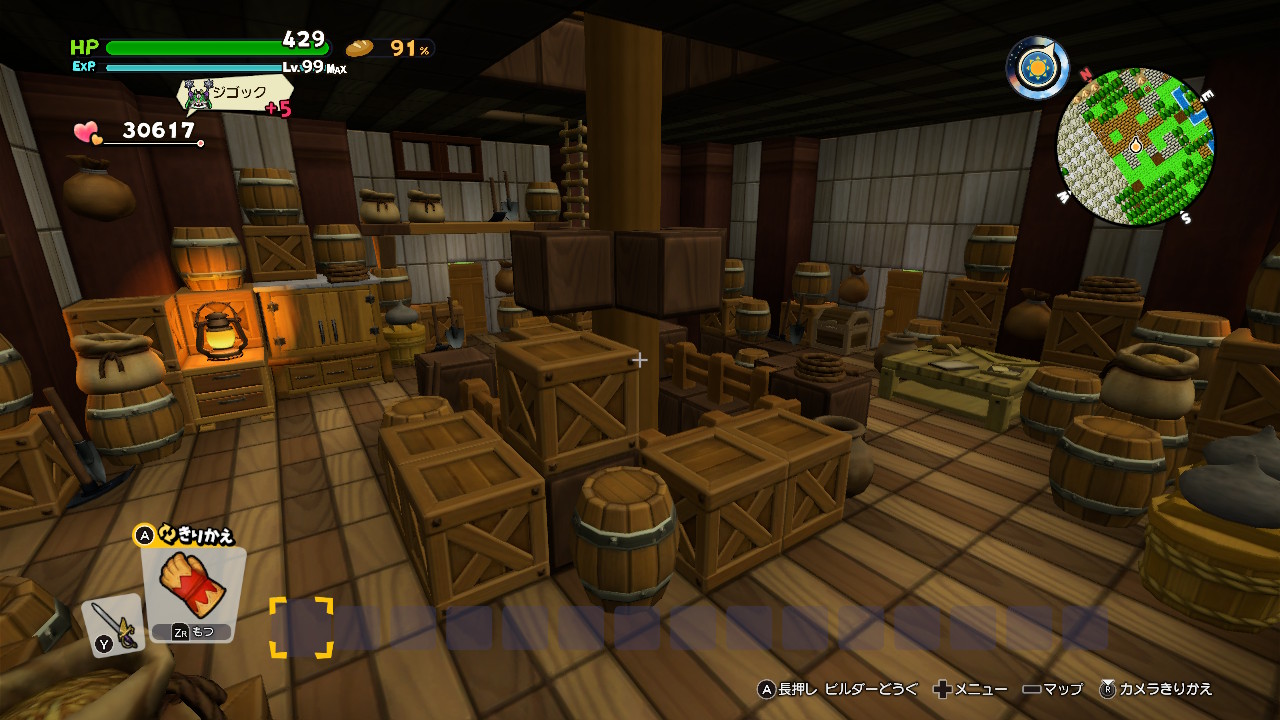Choose the sword weapon slot
The image size is (1280, 720).
click(115, 625)
